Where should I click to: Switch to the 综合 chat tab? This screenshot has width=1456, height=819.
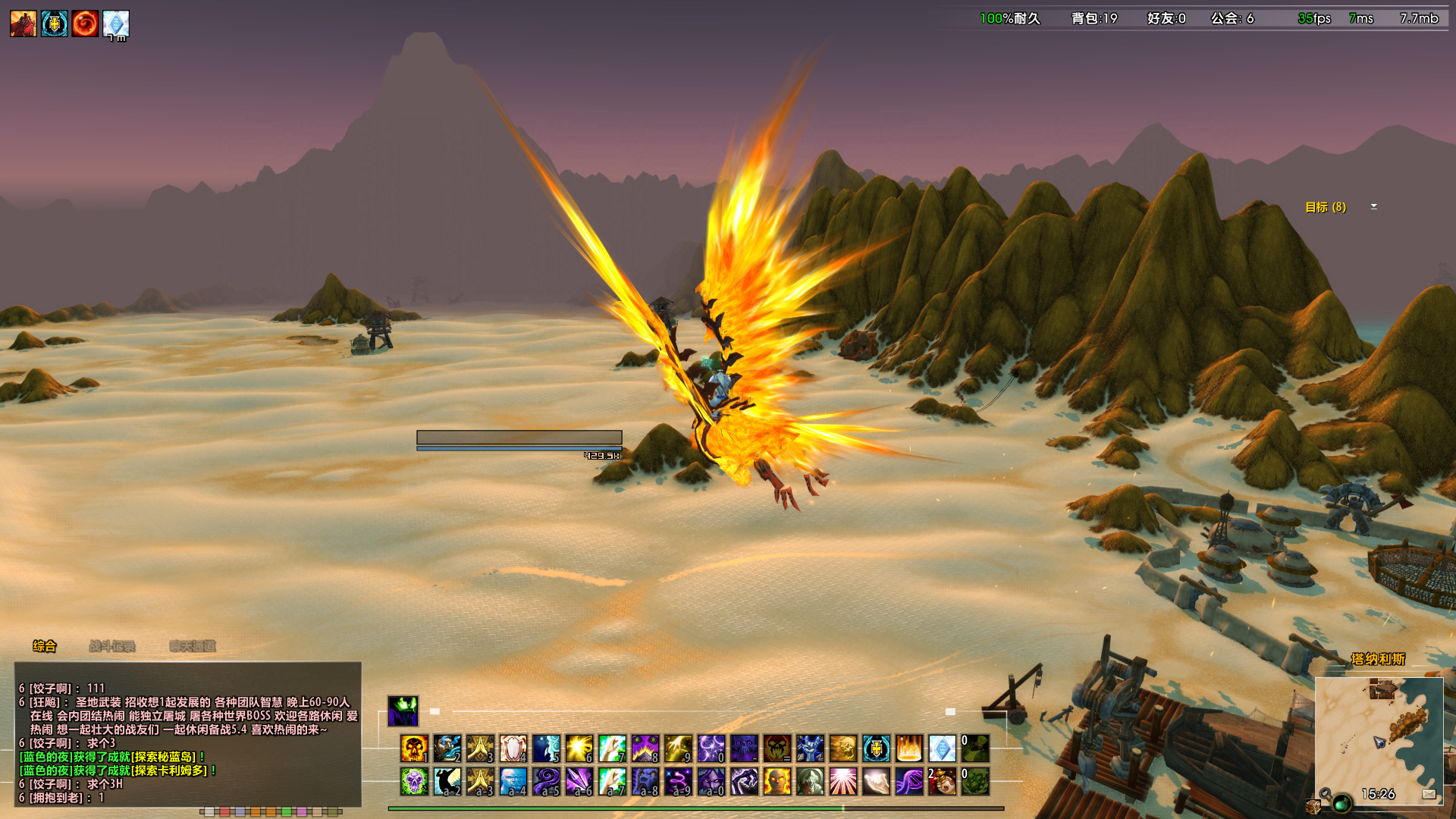[x=44, y=646]
